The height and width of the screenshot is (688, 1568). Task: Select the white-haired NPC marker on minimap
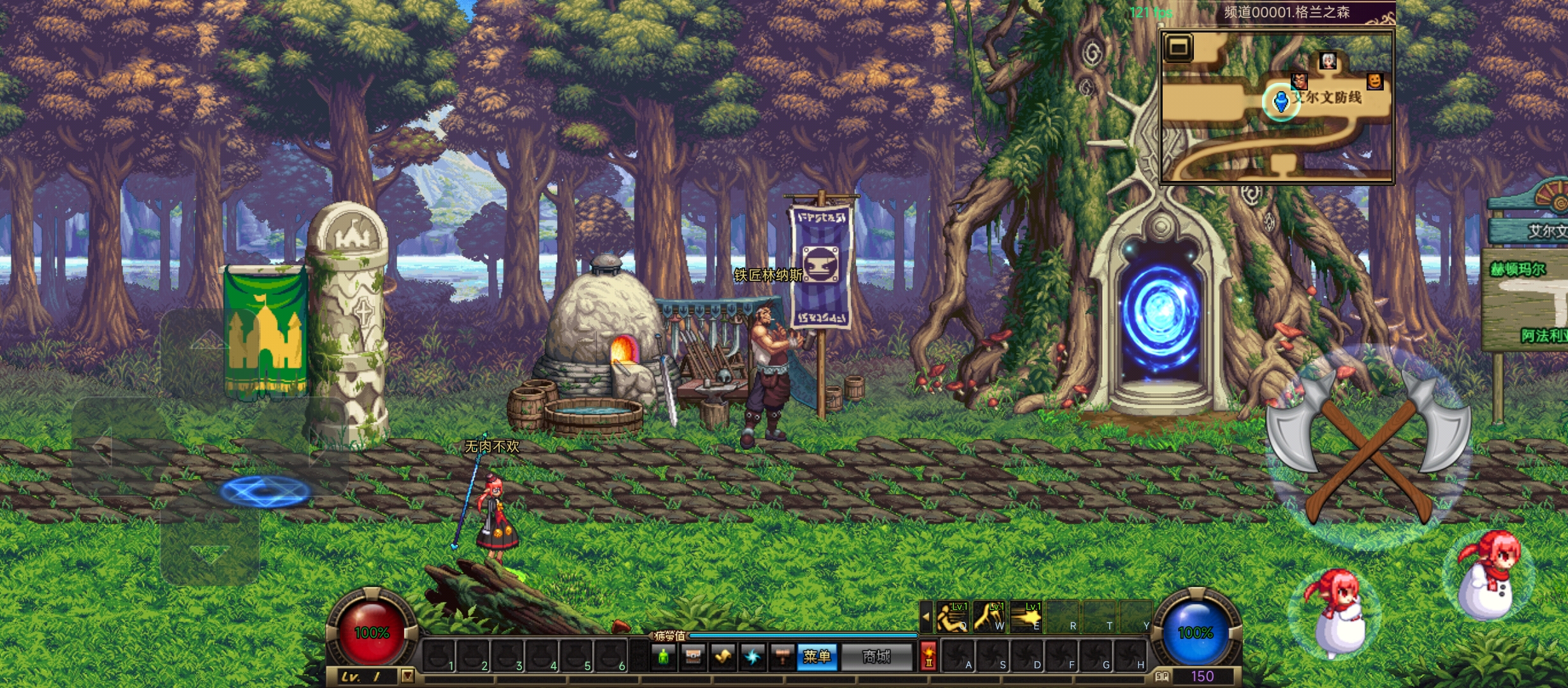(x=1328, y=61)
